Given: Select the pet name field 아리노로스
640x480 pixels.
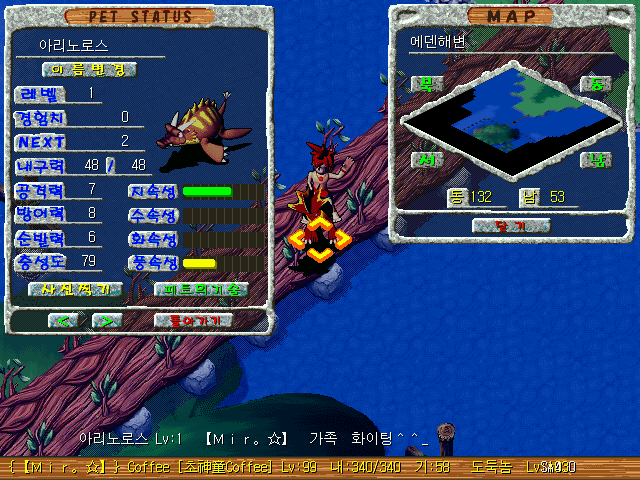Looking at the screenshot, I should (x=74, y=46).
